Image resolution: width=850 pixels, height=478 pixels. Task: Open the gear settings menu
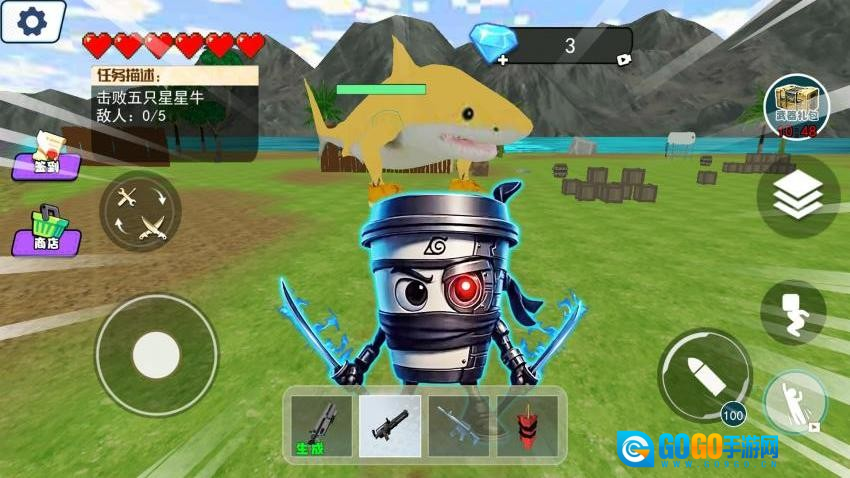[x=30, y=20]
